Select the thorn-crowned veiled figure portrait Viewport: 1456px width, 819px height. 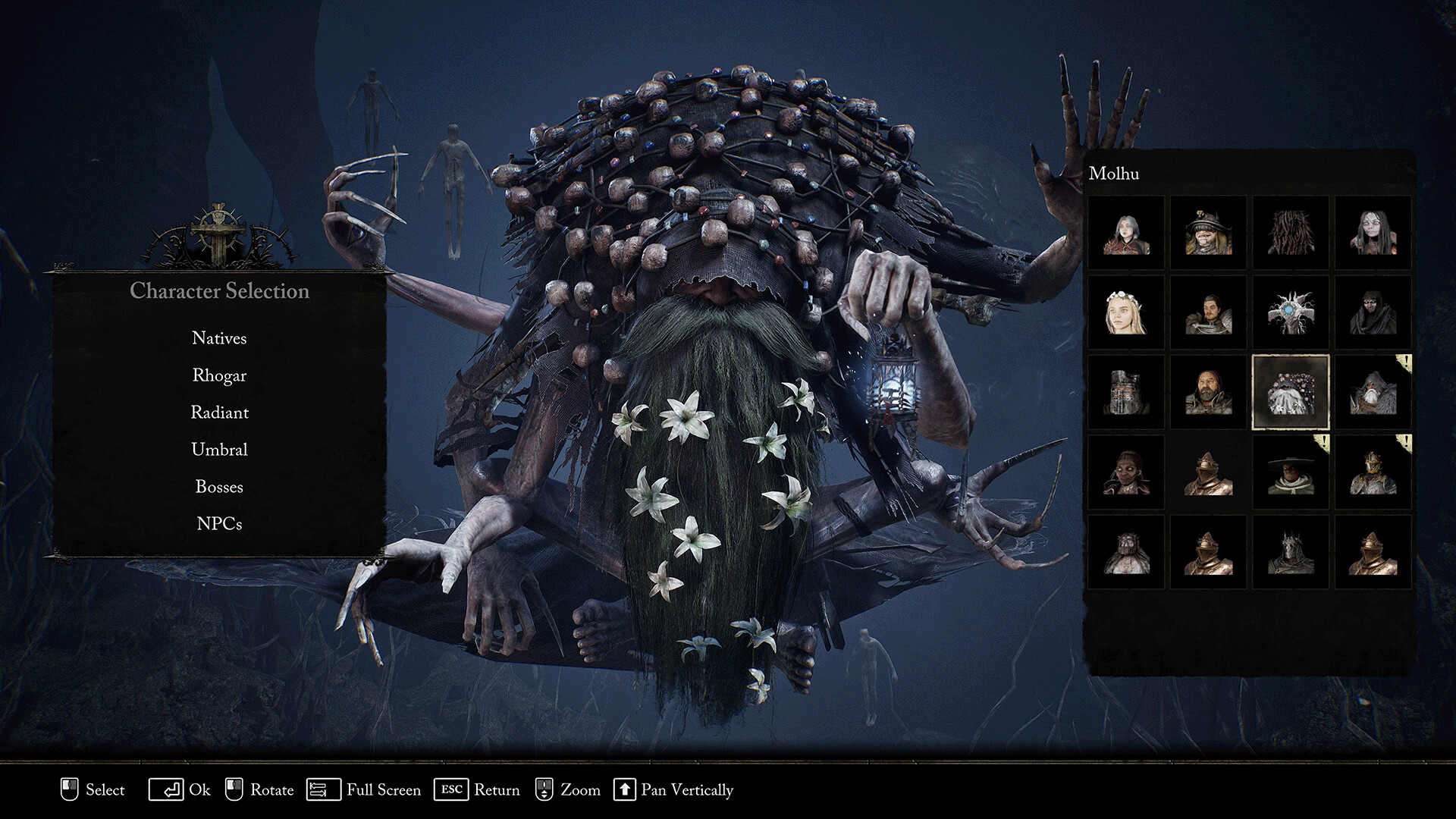(x=1126, y=551)
